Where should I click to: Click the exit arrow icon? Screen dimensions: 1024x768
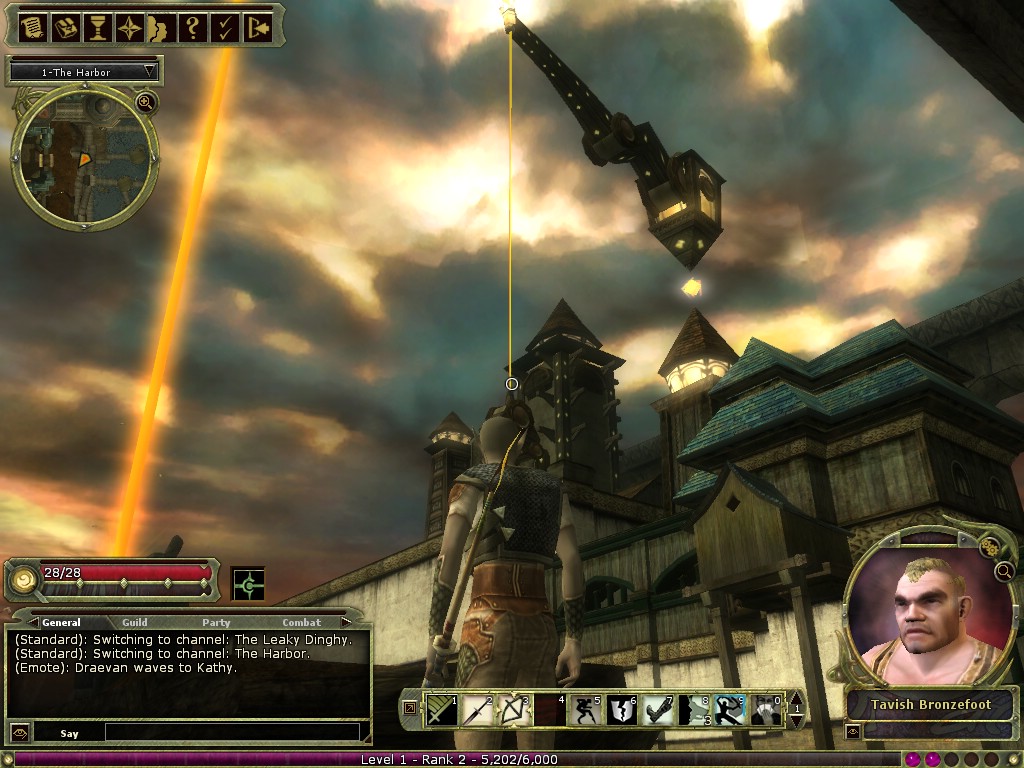[257, 27]
